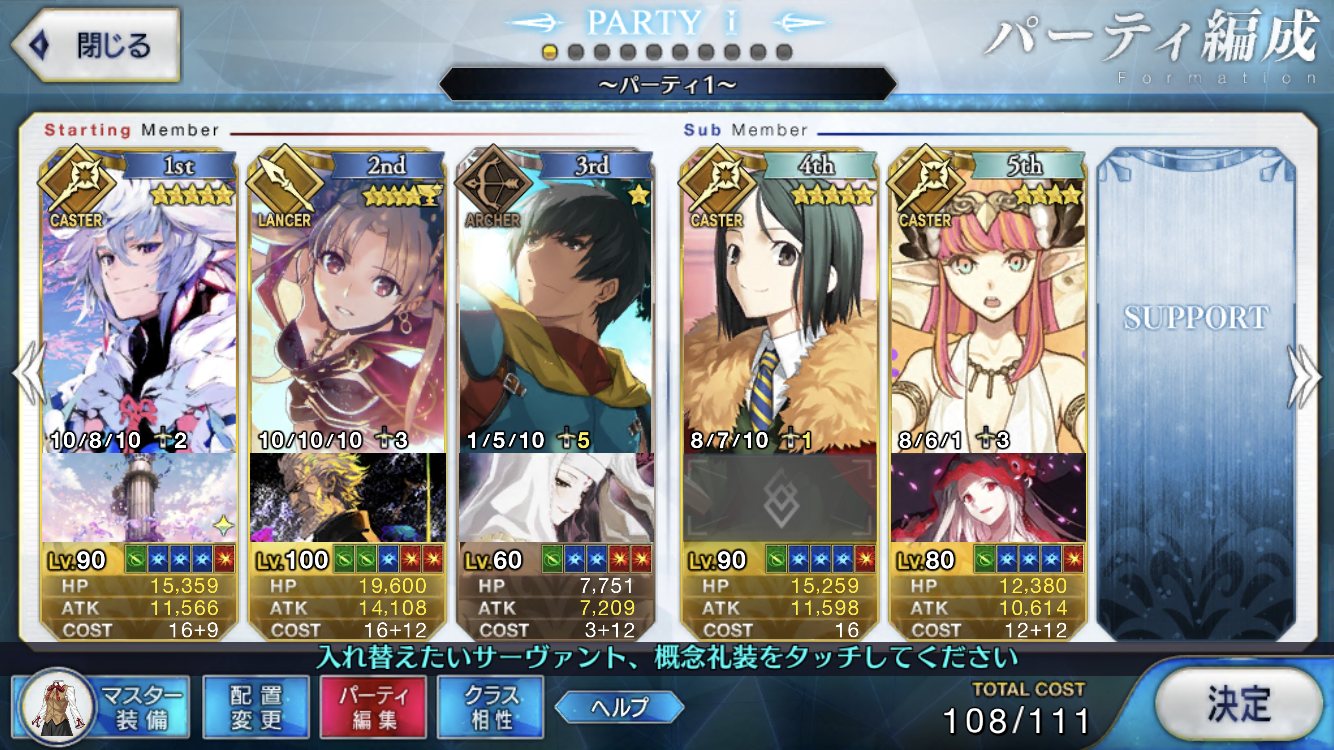Click the パーティ編集 party edit button
The image size is (1334, 750).
pos(372,707)
